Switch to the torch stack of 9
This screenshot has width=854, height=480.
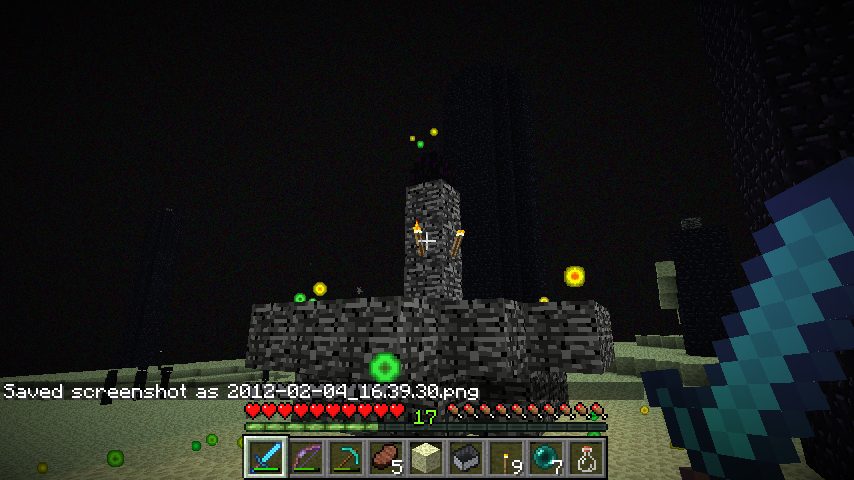pyautogui.click(x=506, y=458)
